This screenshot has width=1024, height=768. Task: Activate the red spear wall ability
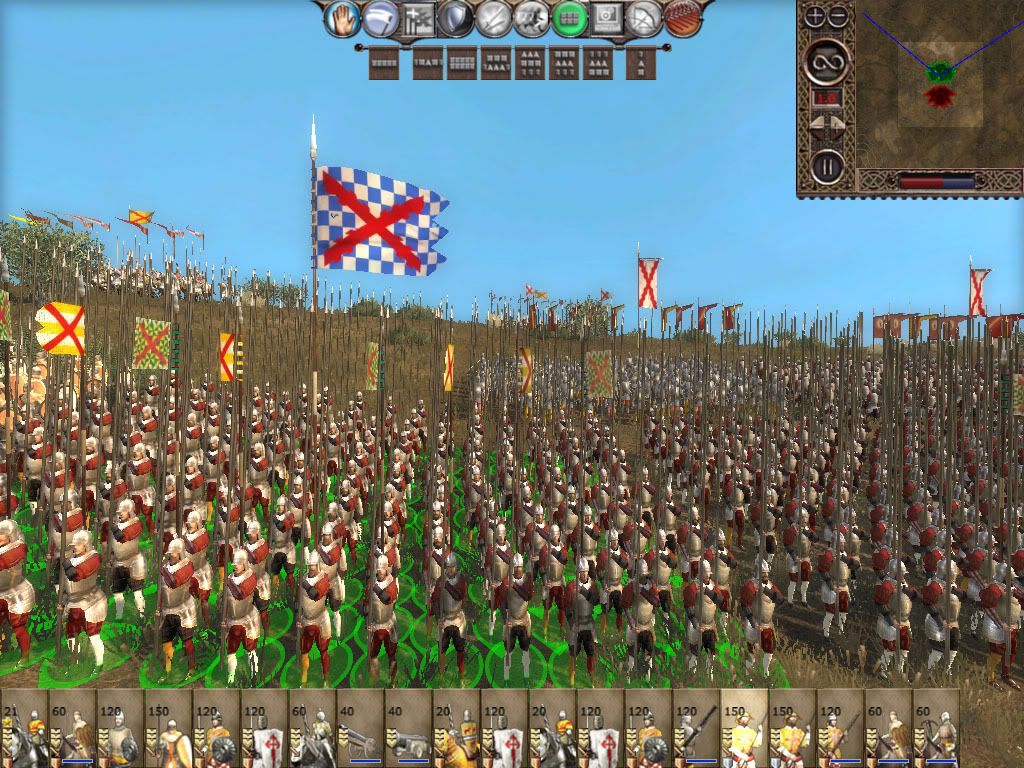(683, 18)
